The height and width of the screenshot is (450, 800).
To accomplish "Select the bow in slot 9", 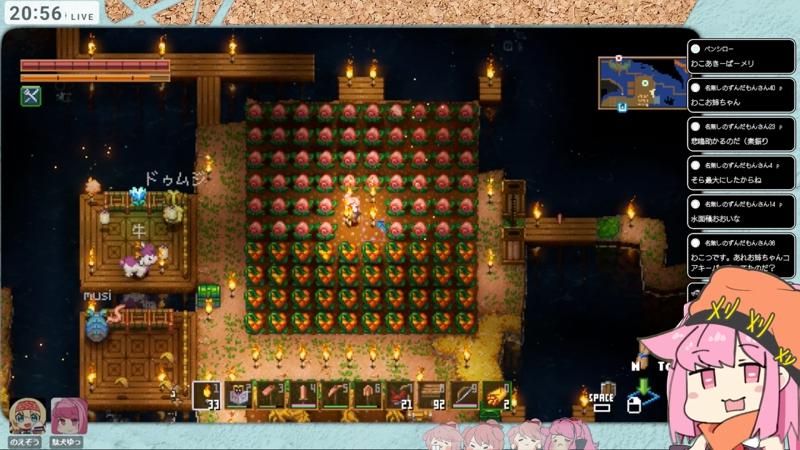I will 466,395.
